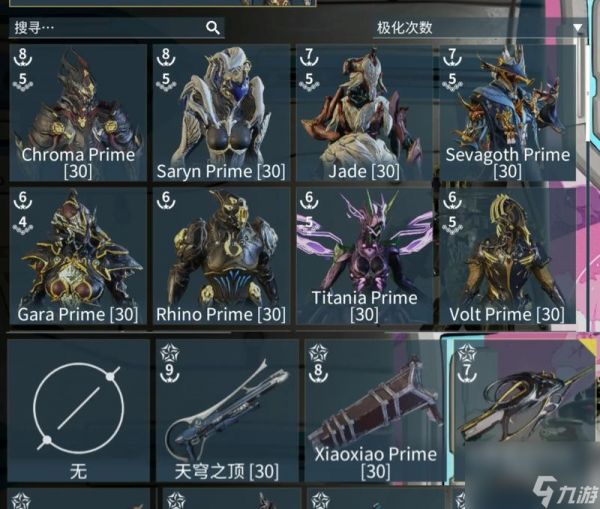The height and width of the screenshot is (509, 600).
Task: Click the search field labeled 搜寻
Action: (110, 28)
